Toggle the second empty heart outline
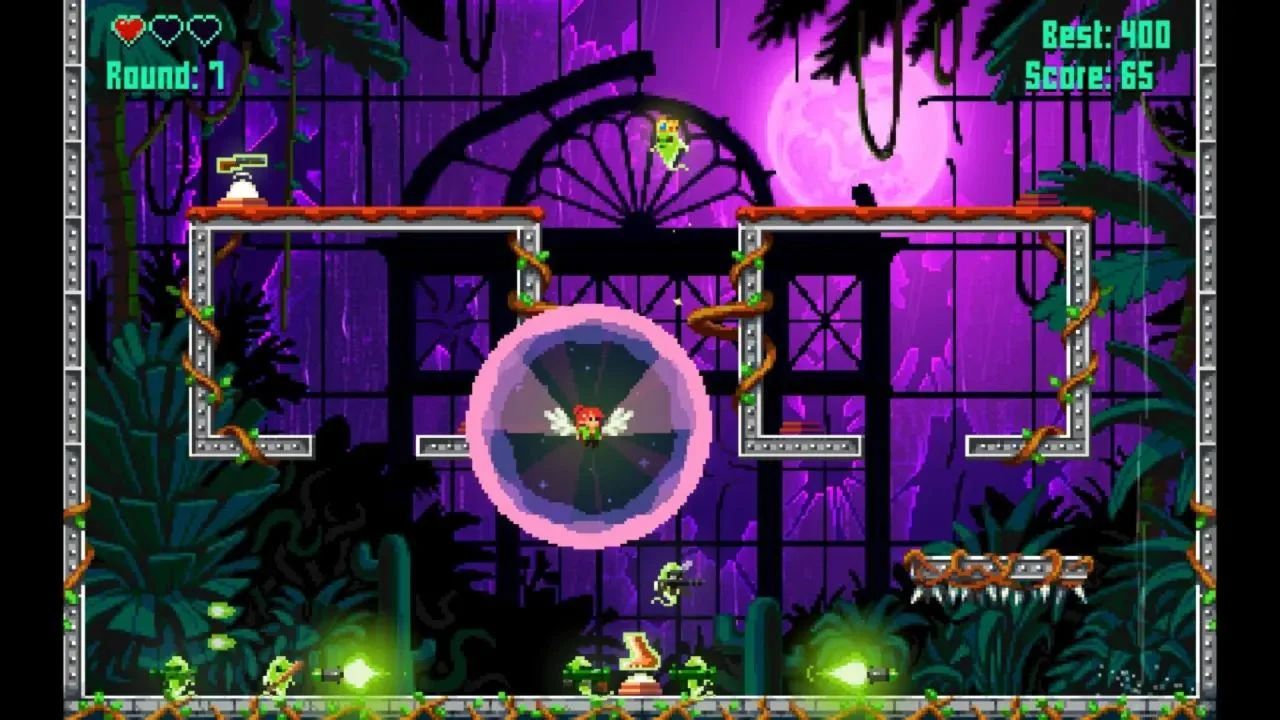 pos(203,31)
